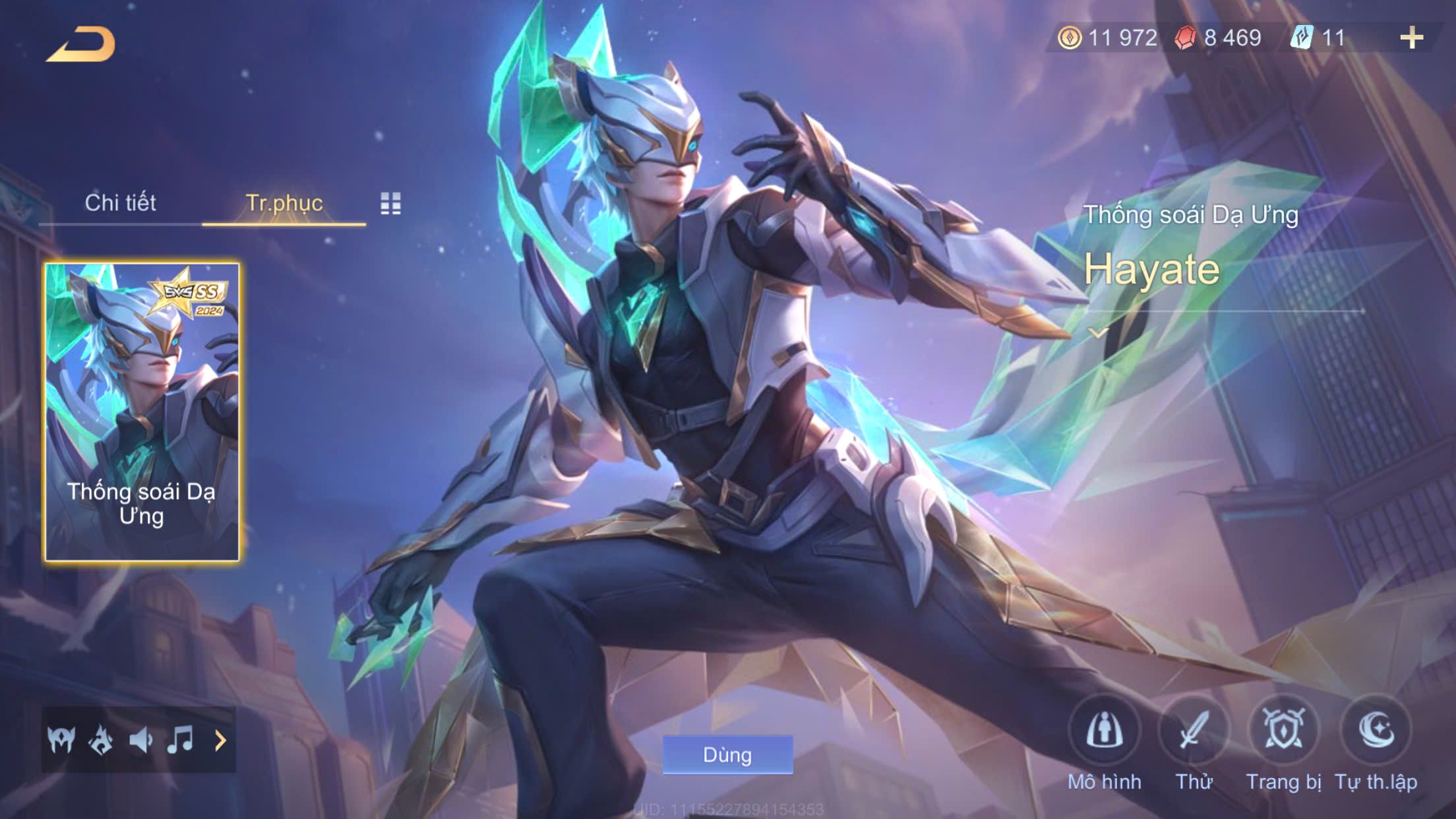
Task: Choose the Thử sword icon
Action: 1194,731
